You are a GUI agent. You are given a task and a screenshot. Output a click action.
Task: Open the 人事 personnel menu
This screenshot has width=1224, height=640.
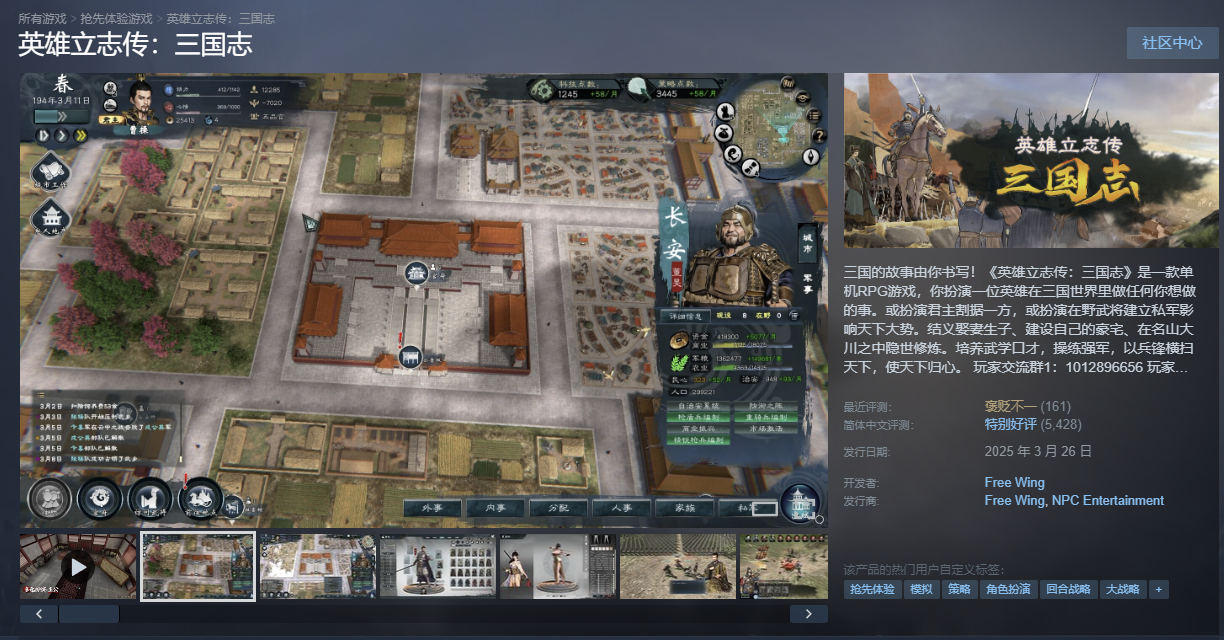click(x=621, y=508)
